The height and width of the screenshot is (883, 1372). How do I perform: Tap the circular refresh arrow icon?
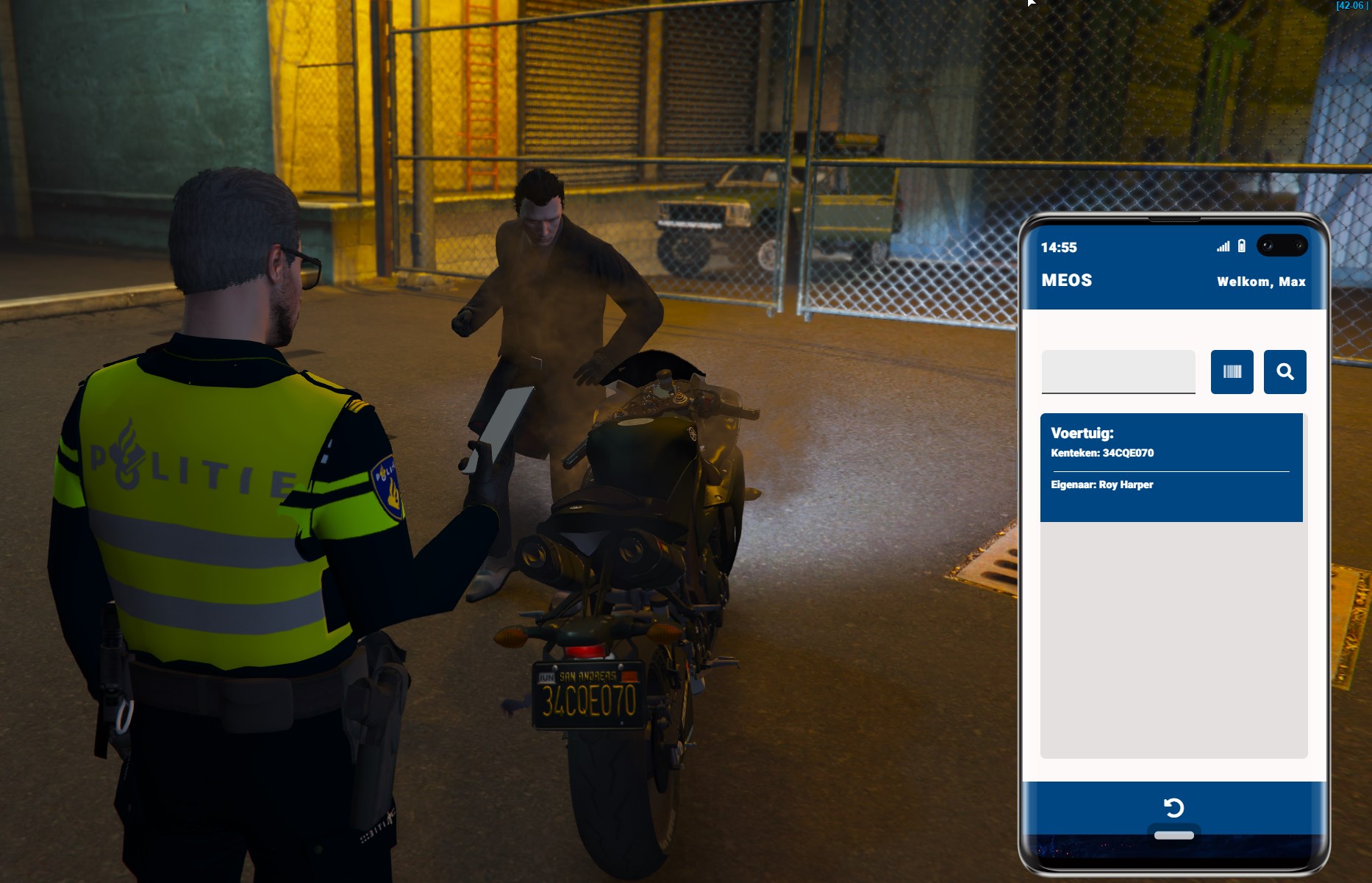(1173, 808)
